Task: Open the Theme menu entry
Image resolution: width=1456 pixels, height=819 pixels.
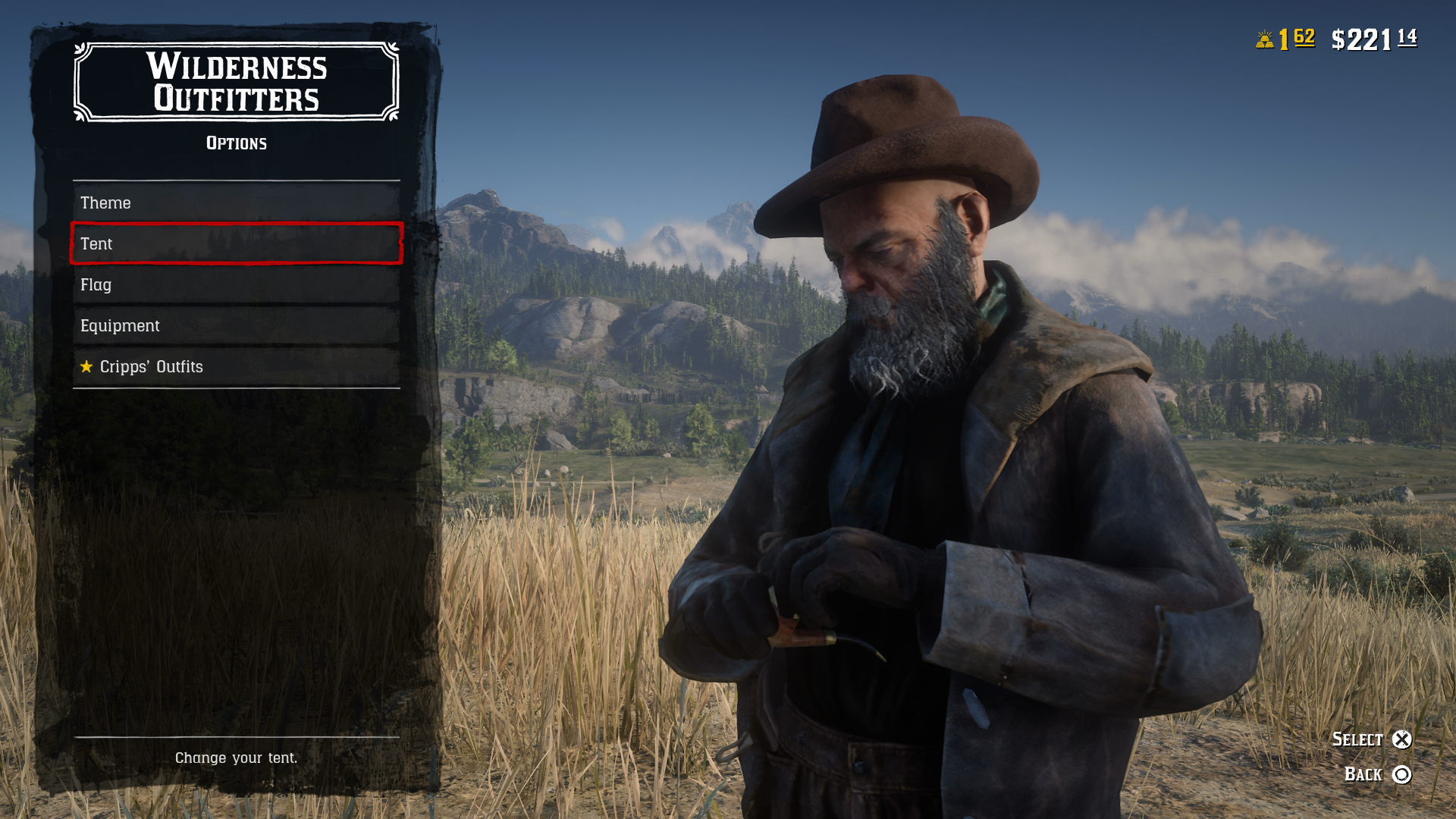Action: click(235, 202)
